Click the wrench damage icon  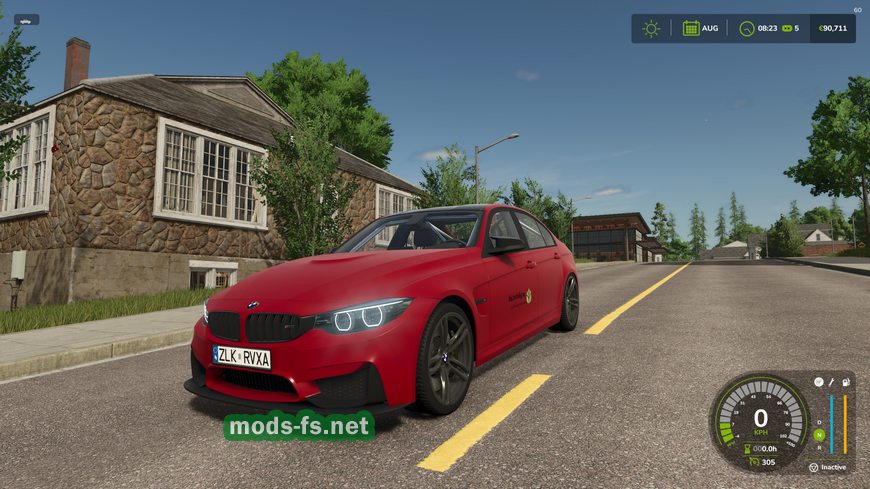(x=832, y=381)
